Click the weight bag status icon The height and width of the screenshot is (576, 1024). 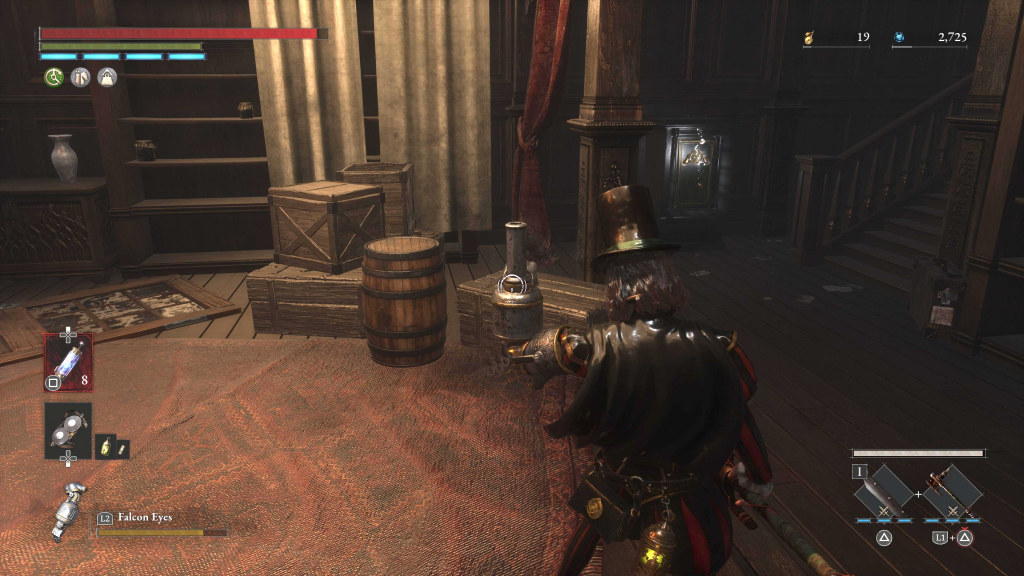tap(106, 77)
